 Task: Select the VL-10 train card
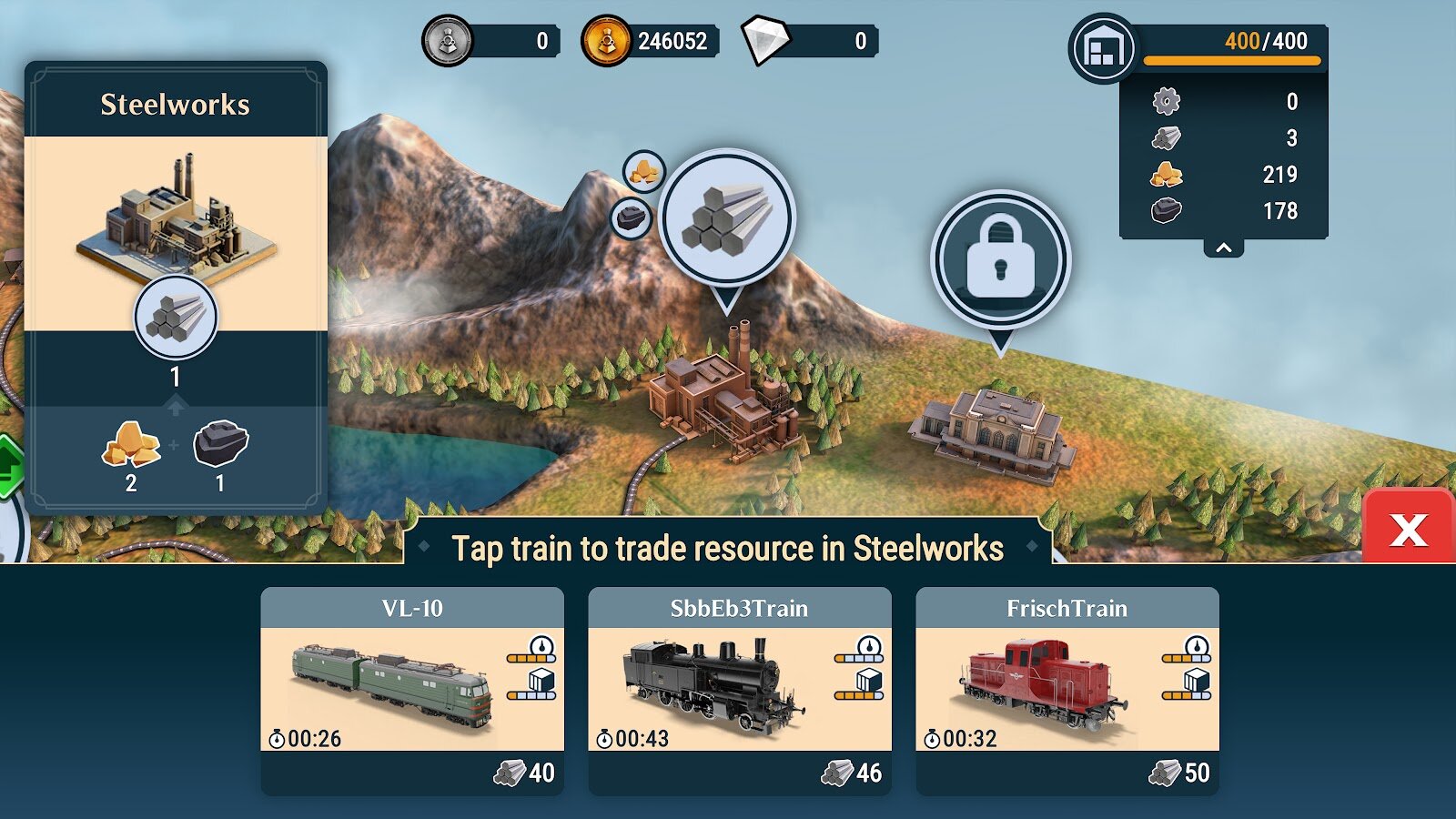411,690
